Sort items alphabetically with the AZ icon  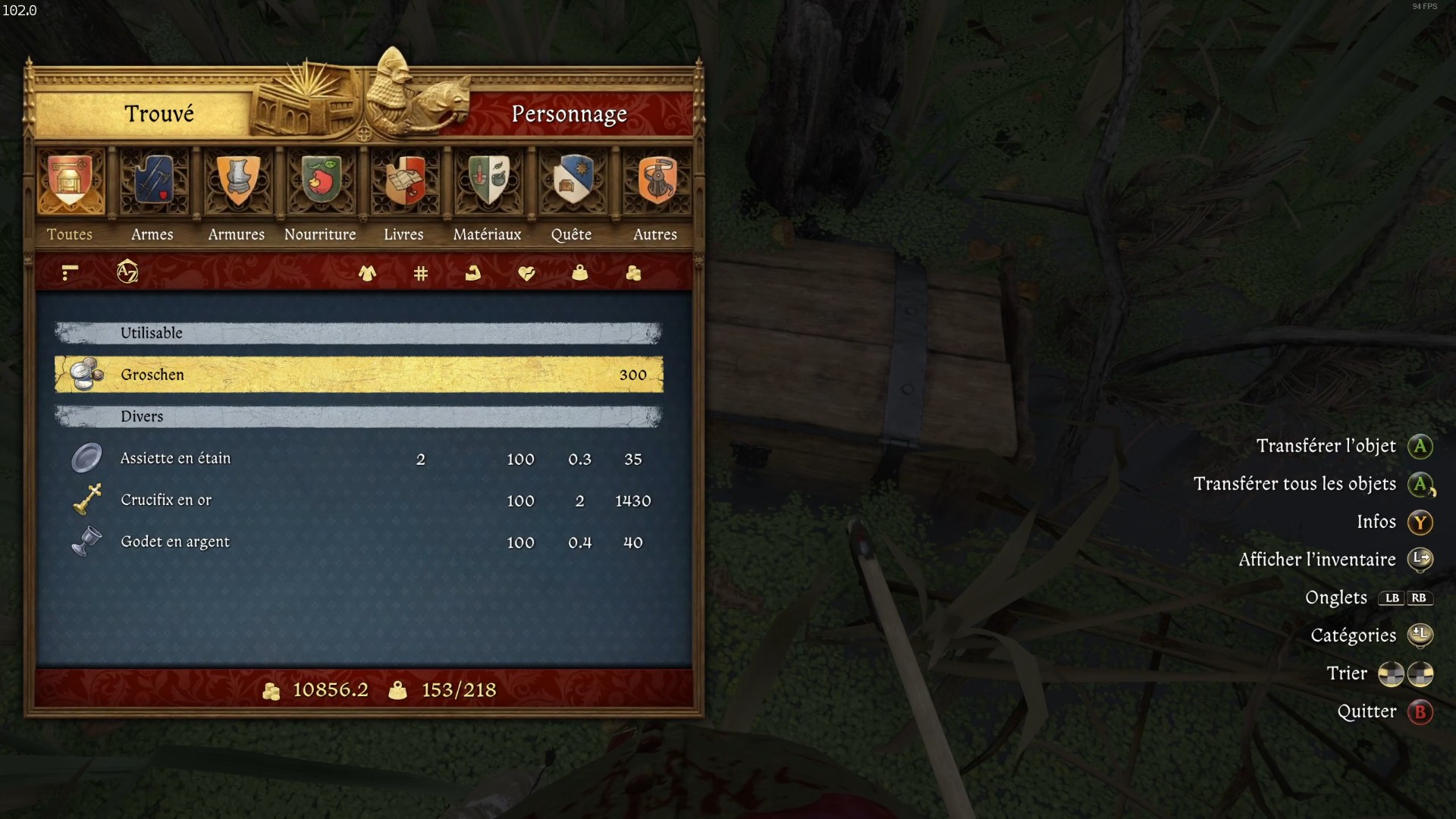127,272
